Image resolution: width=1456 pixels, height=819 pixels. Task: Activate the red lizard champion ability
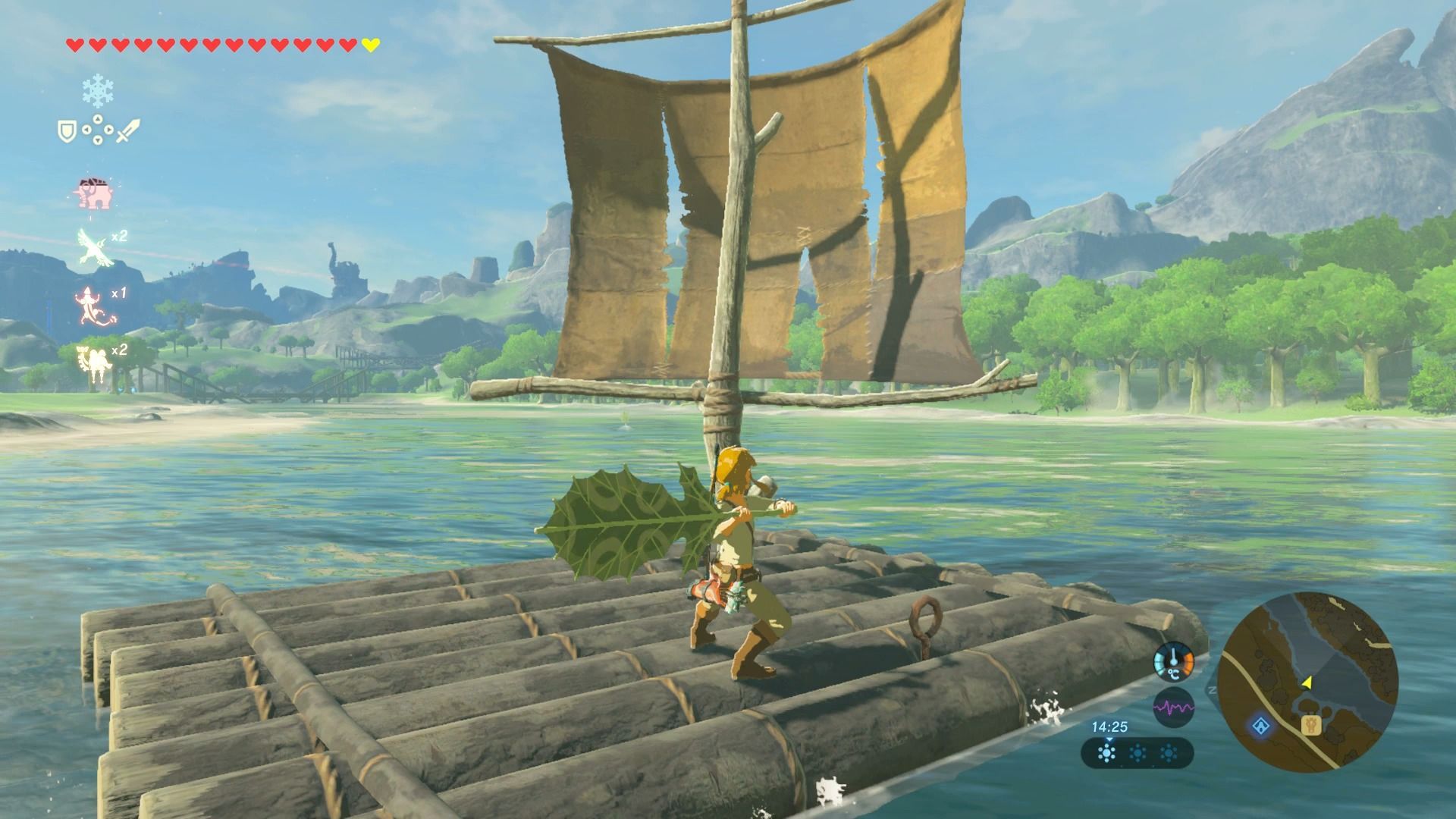(x=93, y=303)
